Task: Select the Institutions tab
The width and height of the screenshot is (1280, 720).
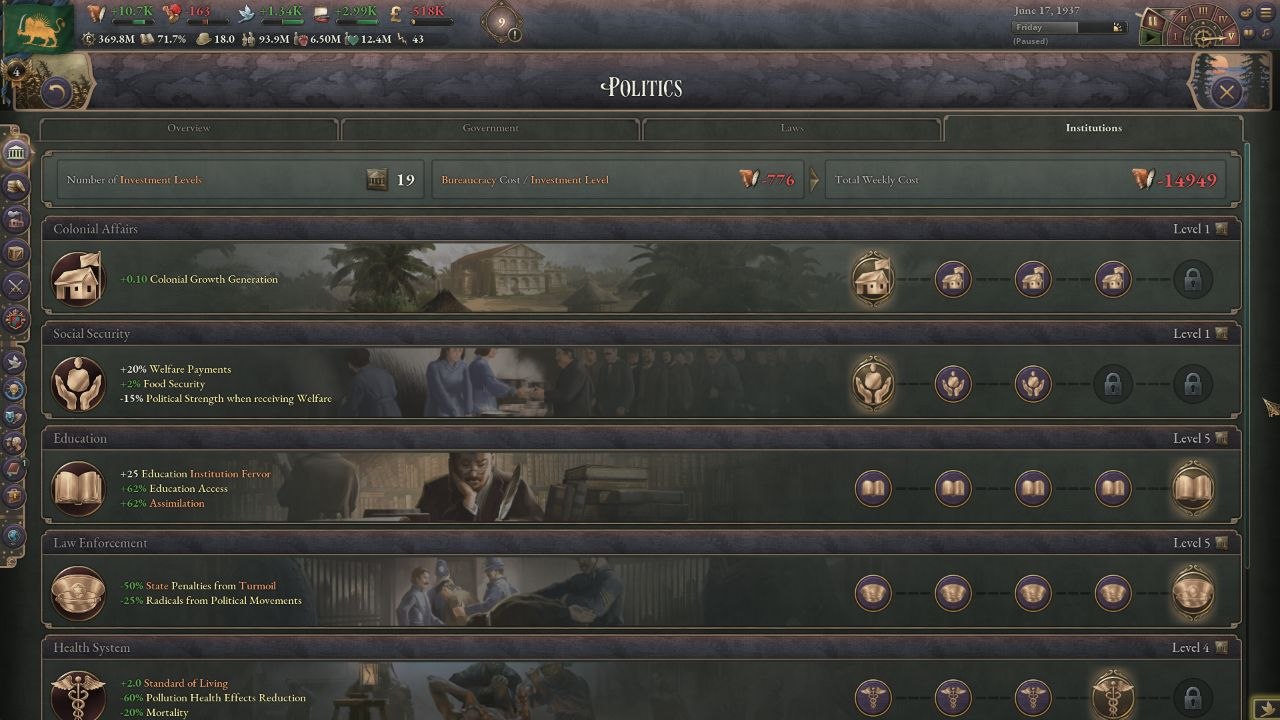Action: tap(1093, 128)
